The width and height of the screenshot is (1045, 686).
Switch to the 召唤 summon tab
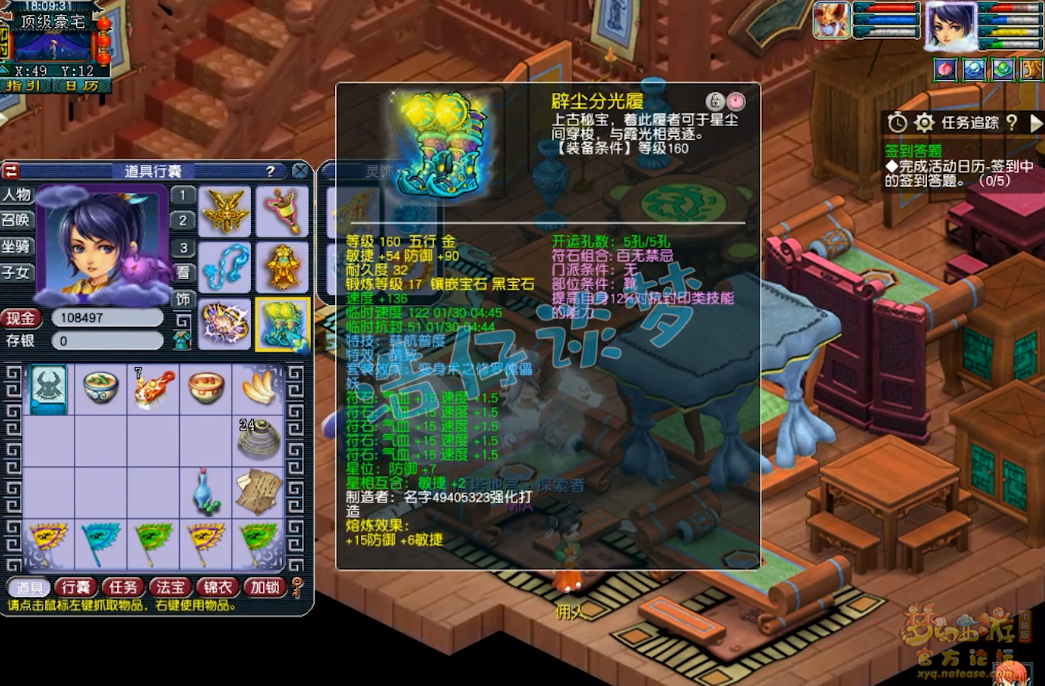click(17, 220)
